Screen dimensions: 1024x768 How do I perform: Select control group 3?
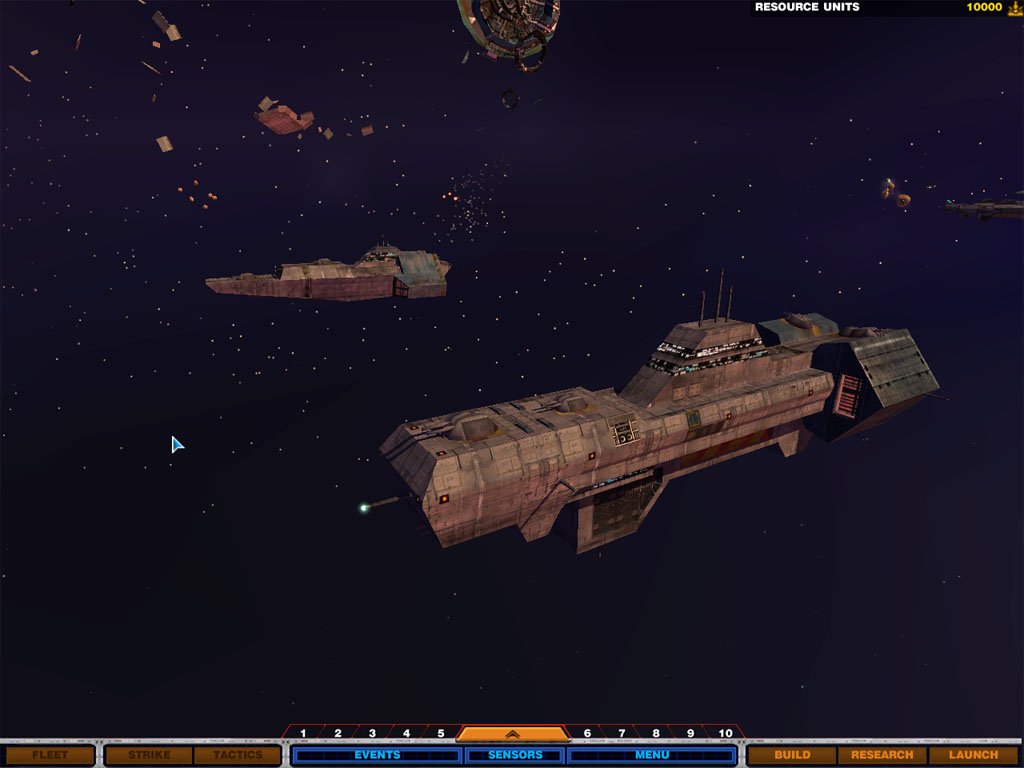click(x=372, y=733)
